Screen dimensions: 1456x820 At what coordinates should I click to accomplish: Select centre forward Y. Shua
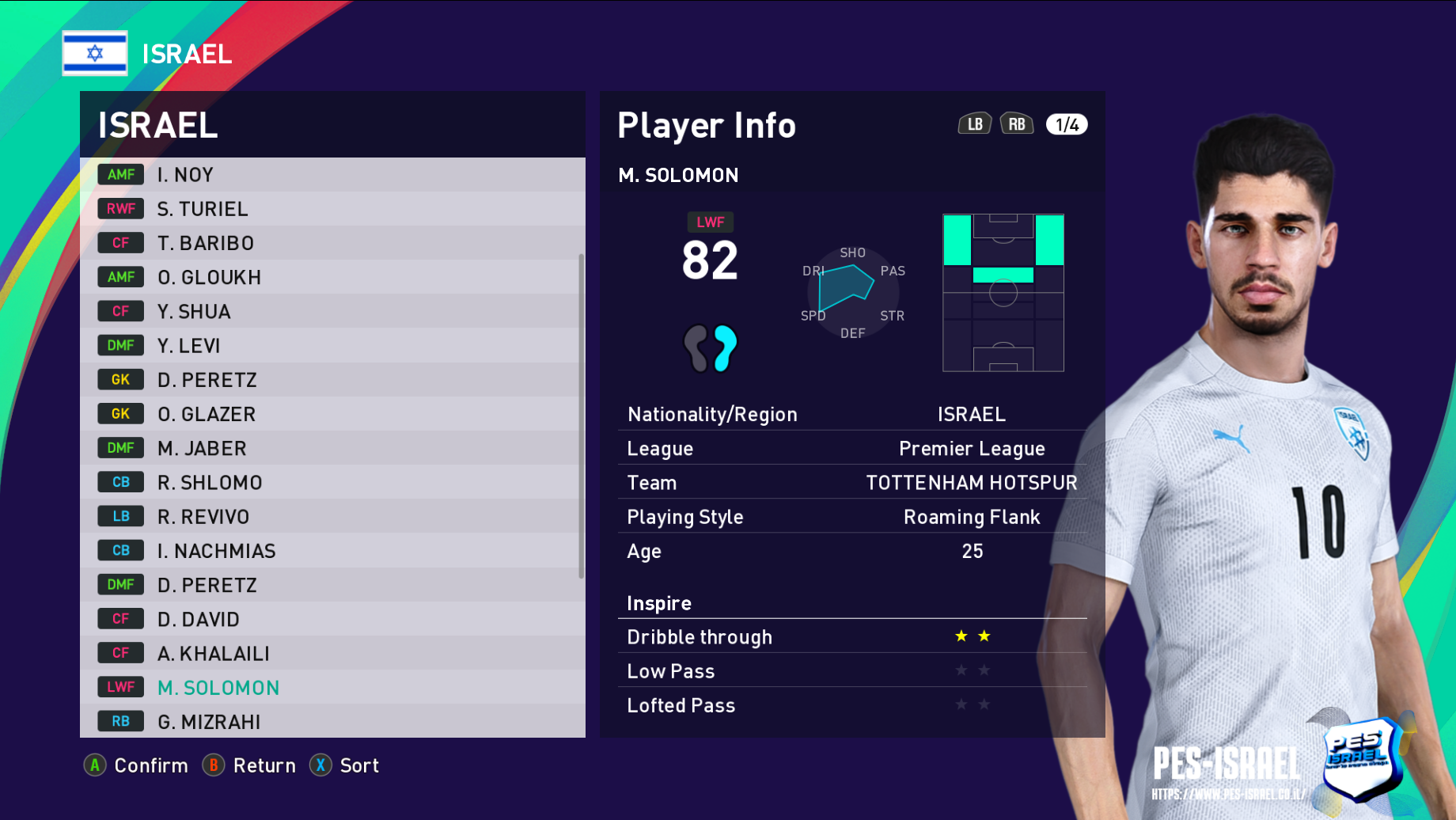pyautogui.click(x=332, y=312)
